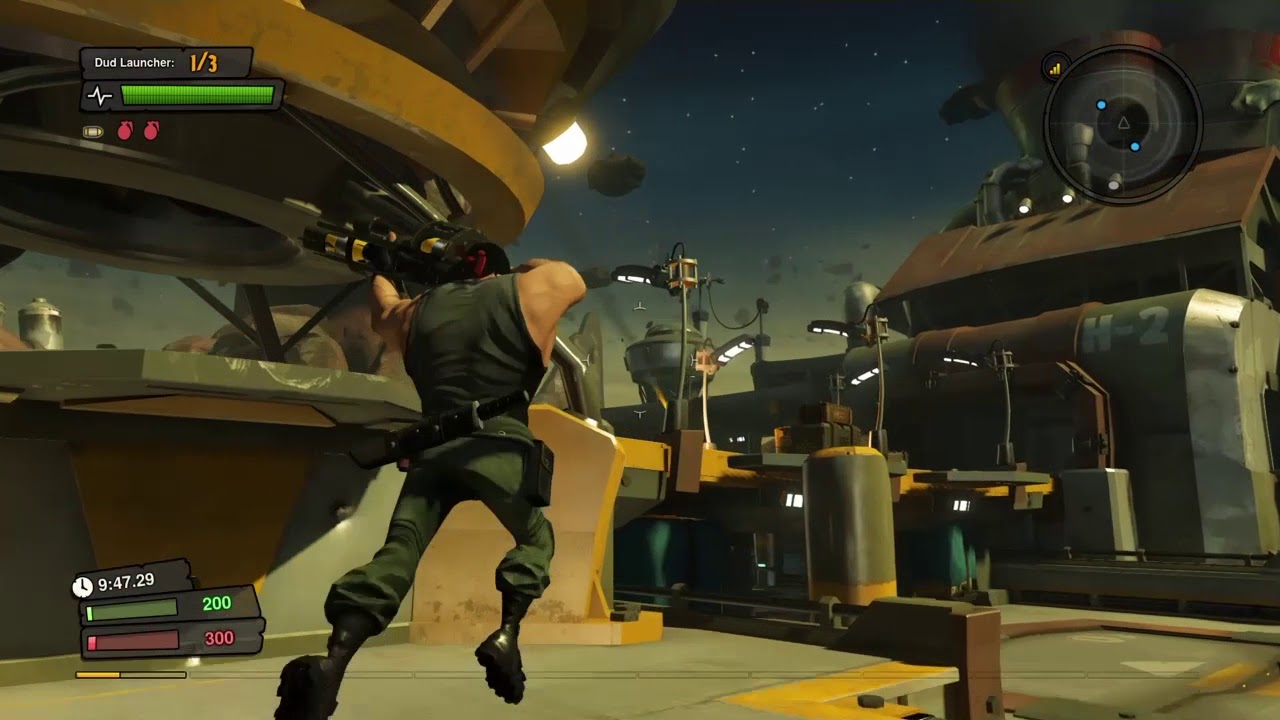The width and height of the screenshot is (1280, 720).
Task: Click the player triangle marker on radar
Action: [x=1122, y=123]
